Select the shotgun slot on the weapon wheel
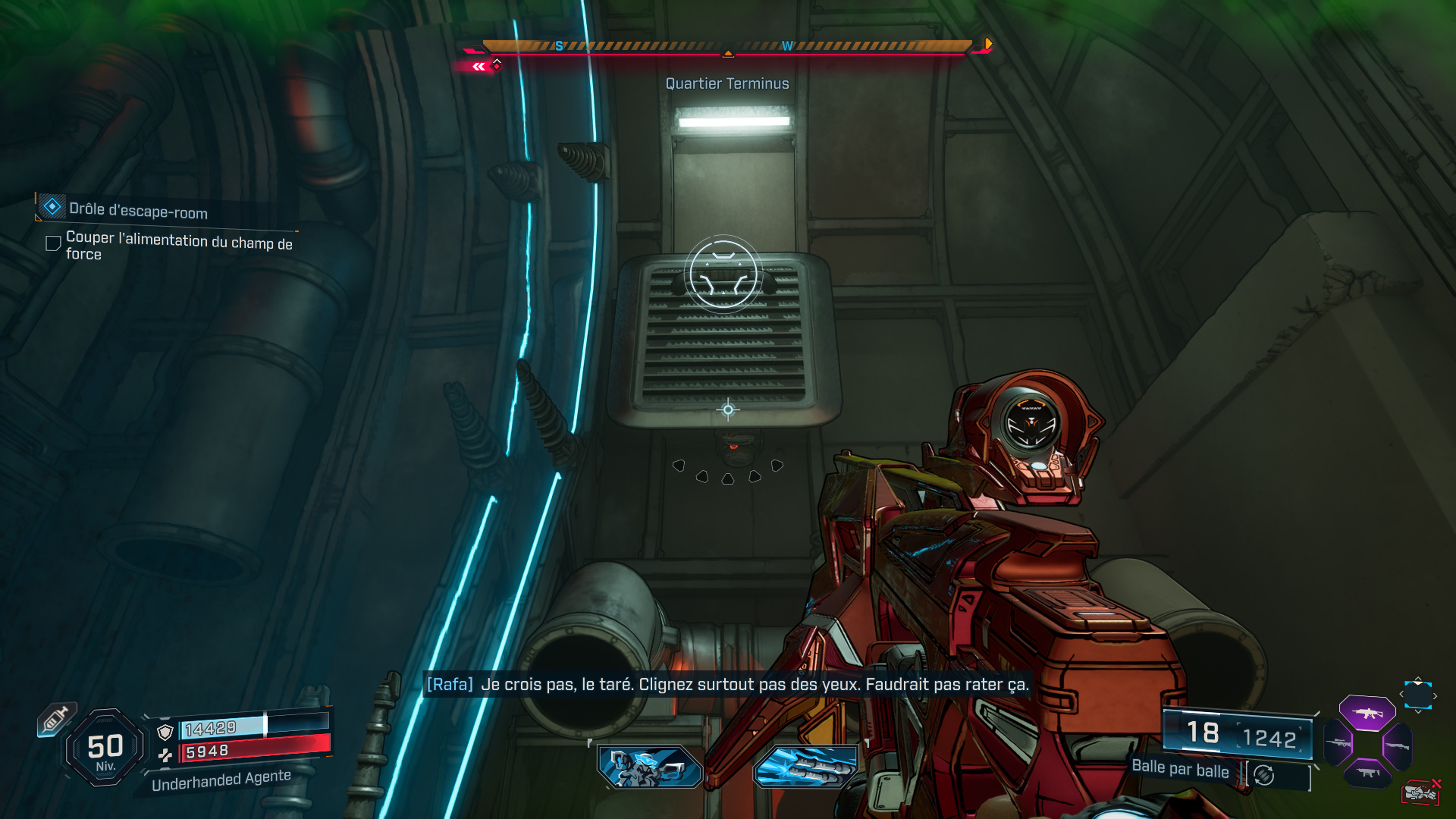 pyautogui.click(x=1398, y=745)
